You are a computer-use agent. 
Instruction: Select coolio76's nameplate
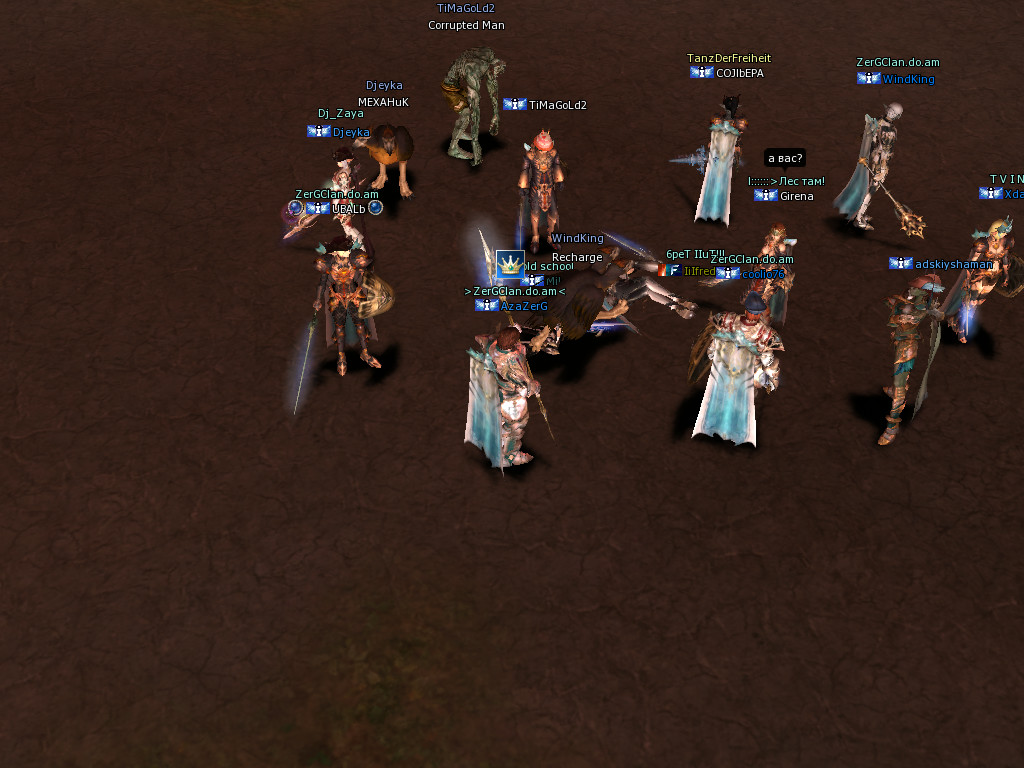(763, 274)
